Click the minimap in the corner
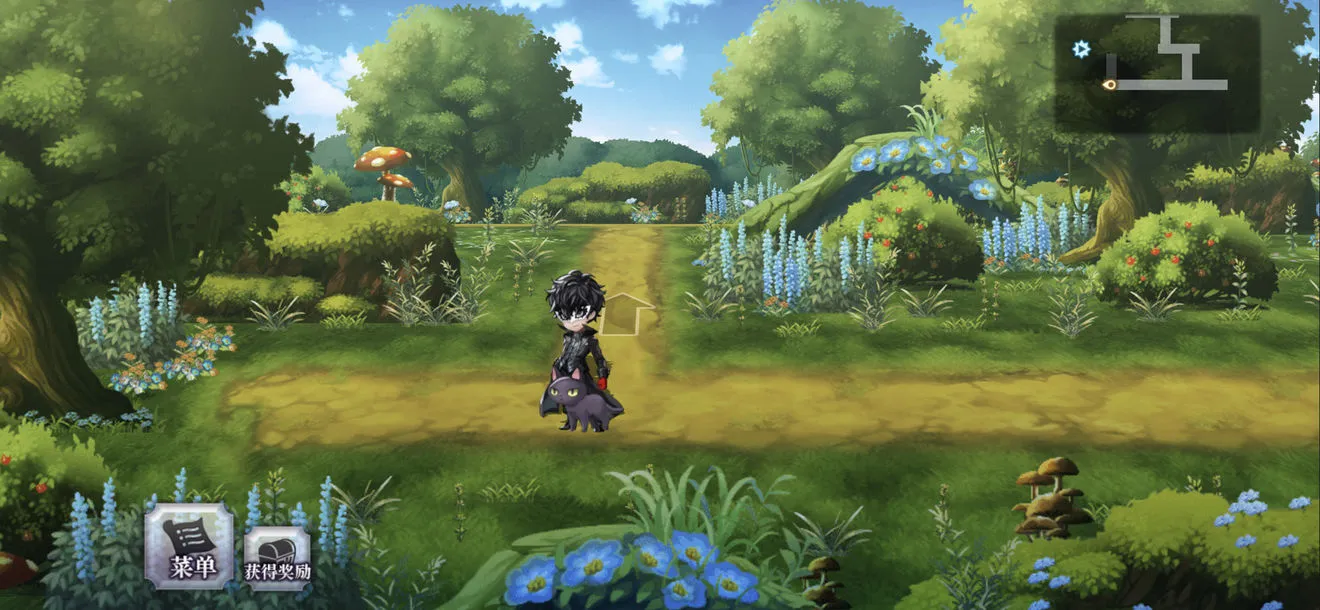1320x610 pixels. pyautogui.click(x=1157, y=74)
